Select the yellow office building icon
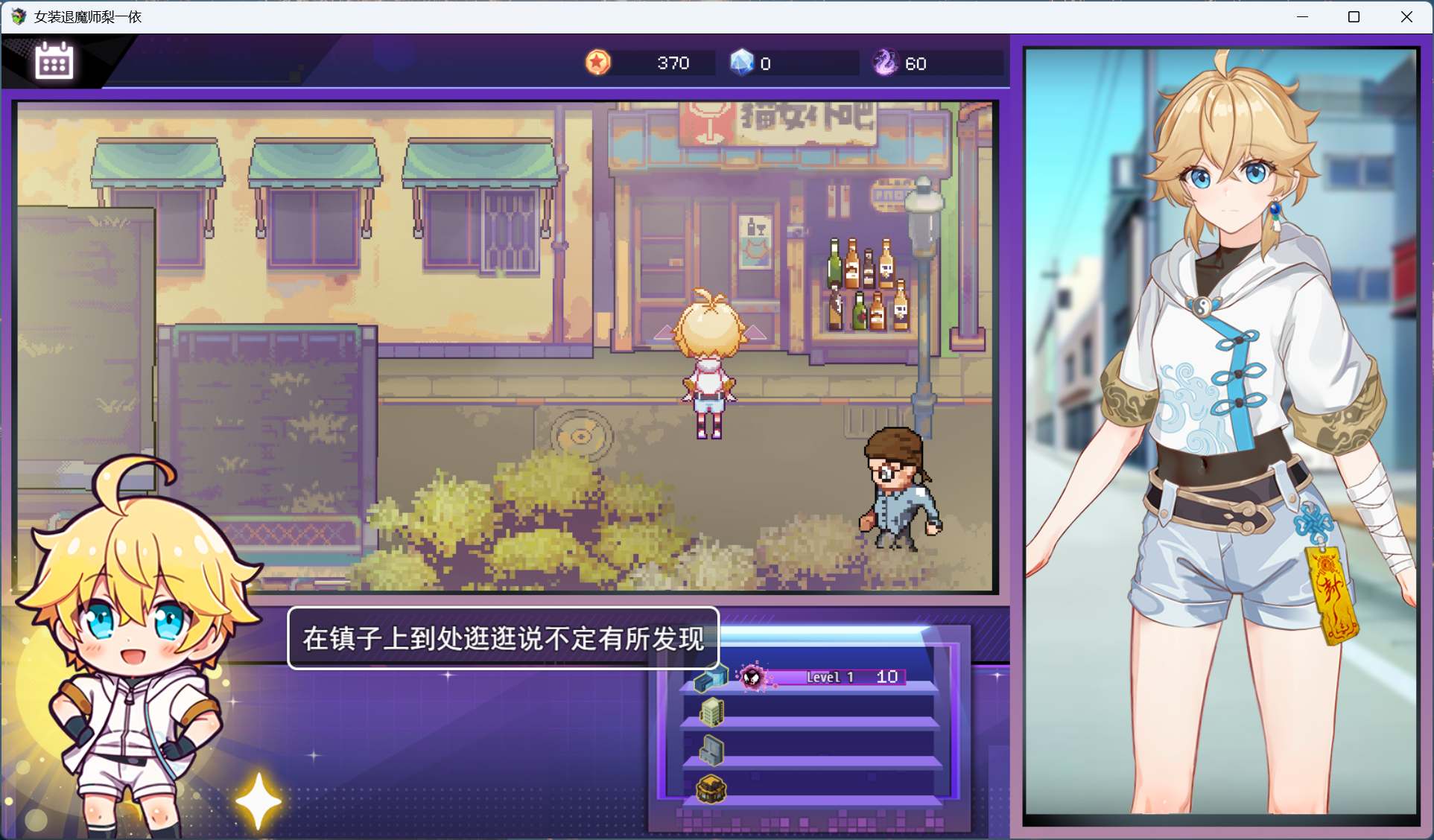The width and height of the screenshot is (1434, 840). point(712,713)
